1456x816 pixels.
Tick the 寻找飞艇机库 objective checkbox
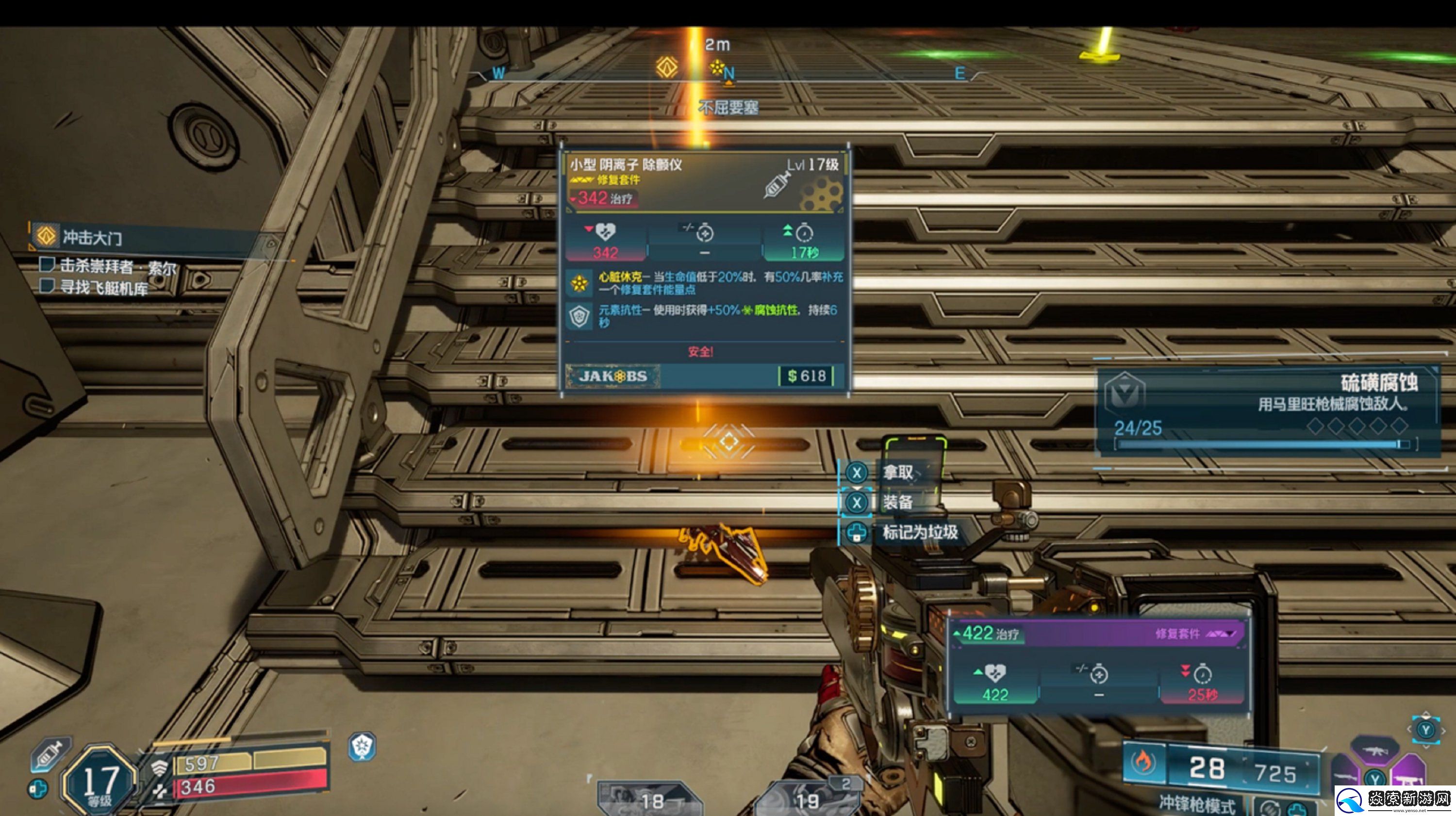[46, 286]
